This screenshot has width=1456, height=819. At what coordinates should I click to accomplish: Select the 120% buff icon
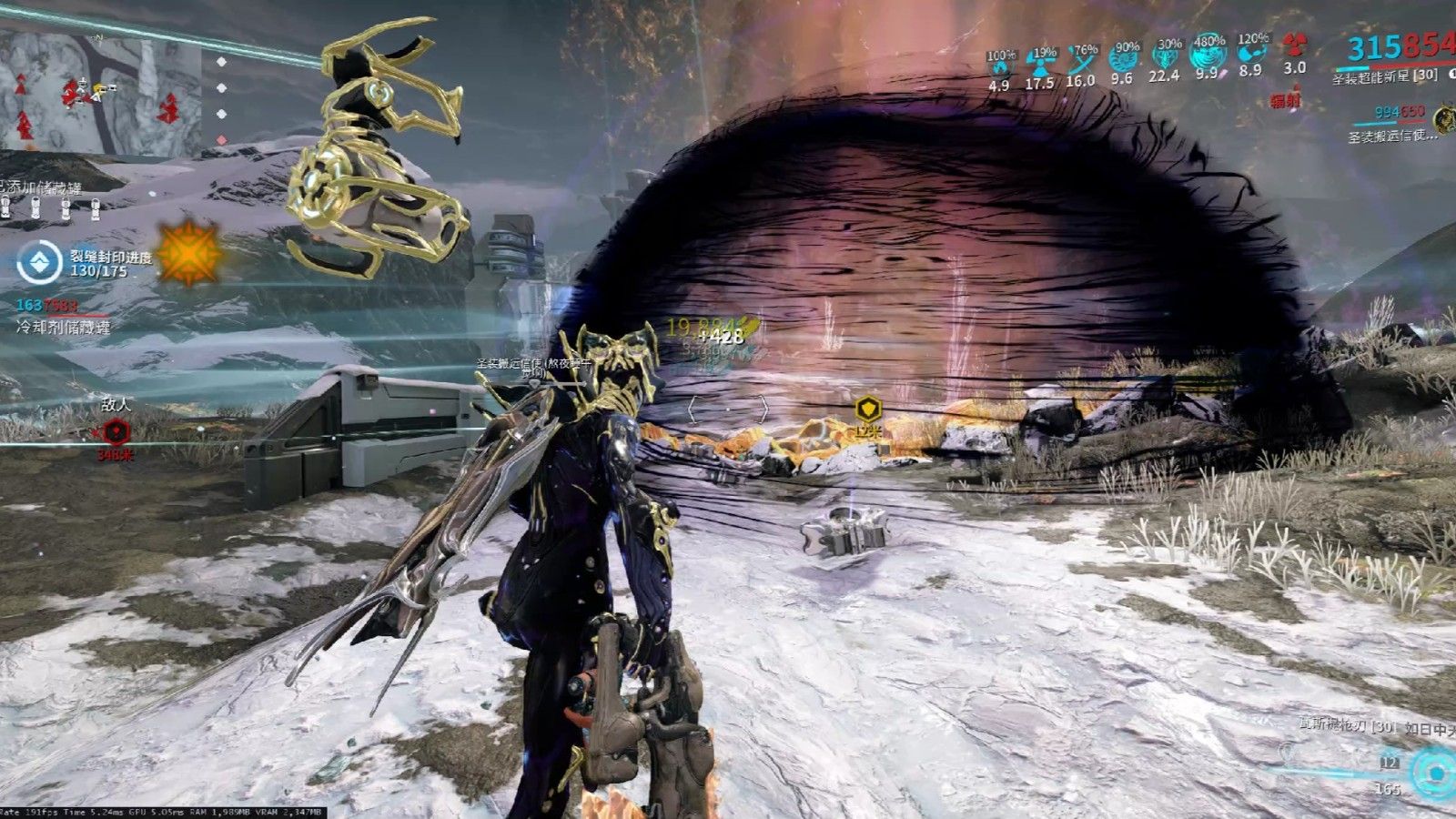pyautogui.click(x=1250, y=51)
